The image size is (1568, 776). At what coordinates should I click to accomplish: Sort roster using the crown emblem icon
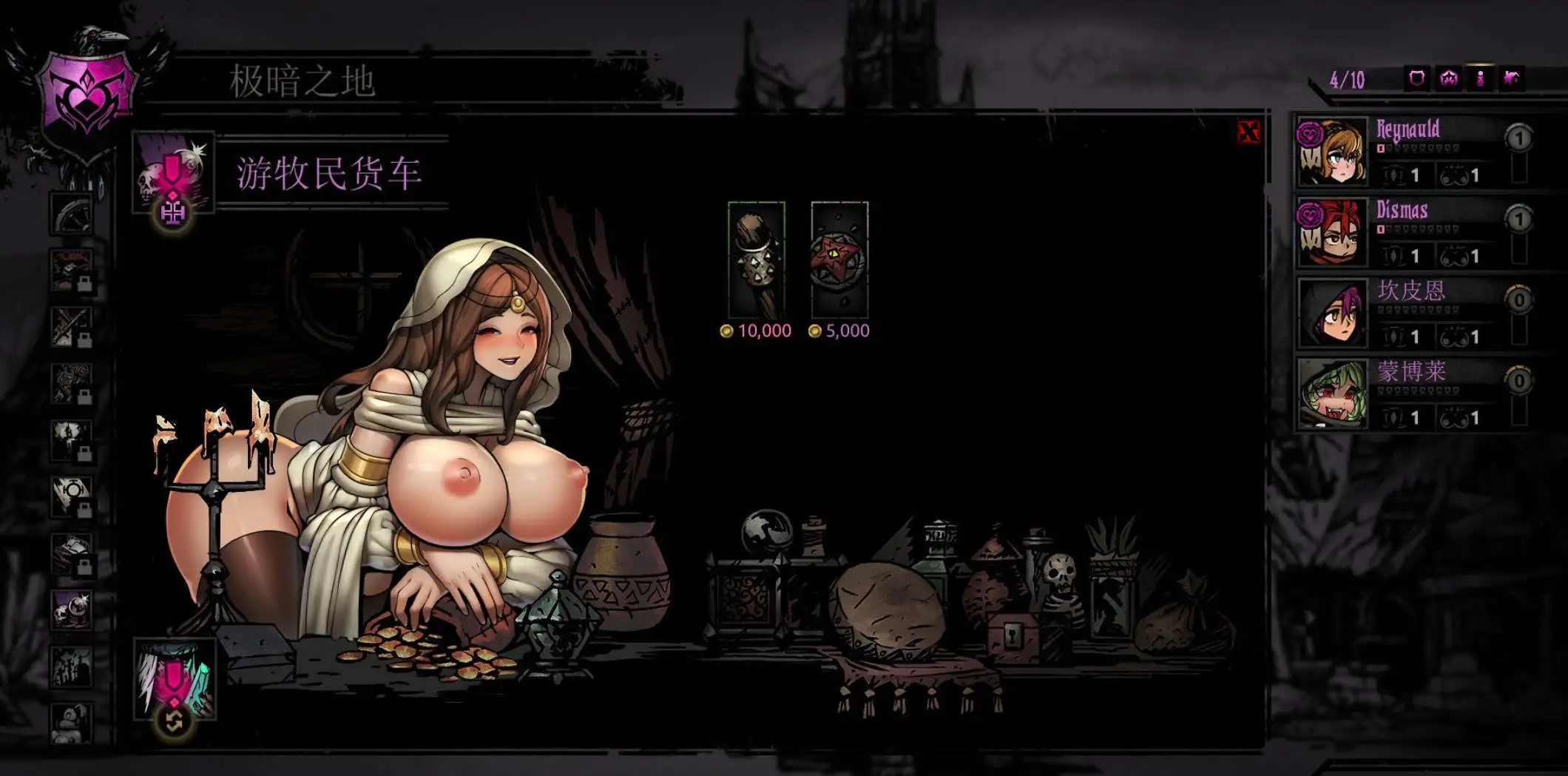(1448, 78)
